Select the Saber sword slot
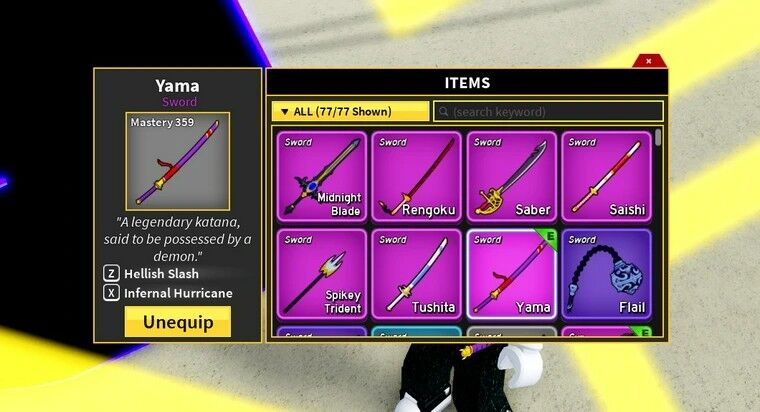760x412 pixels. [511, 176]
